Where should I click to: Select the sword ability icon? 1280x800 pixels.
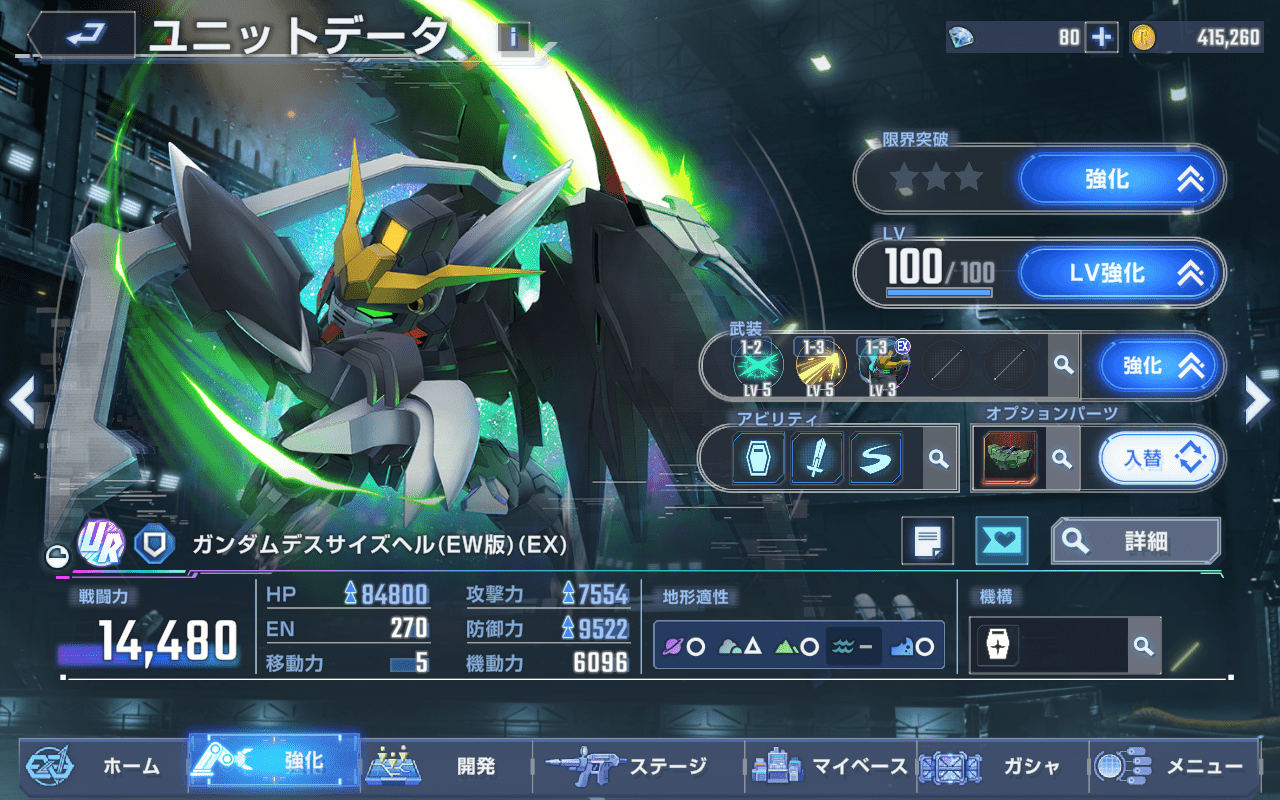[x=817, y=458]
